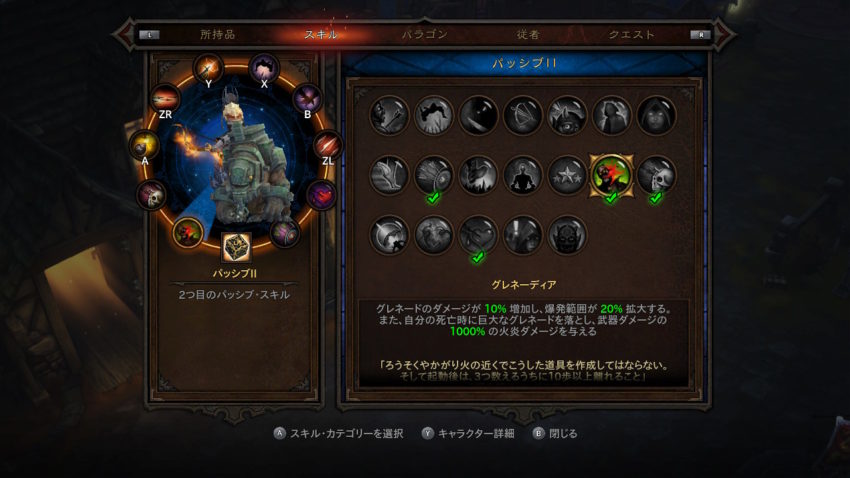Select the Y-button arrow skill slot
Image resolution: width=850 pixels, height=478 pixels.
pos(209,68)
